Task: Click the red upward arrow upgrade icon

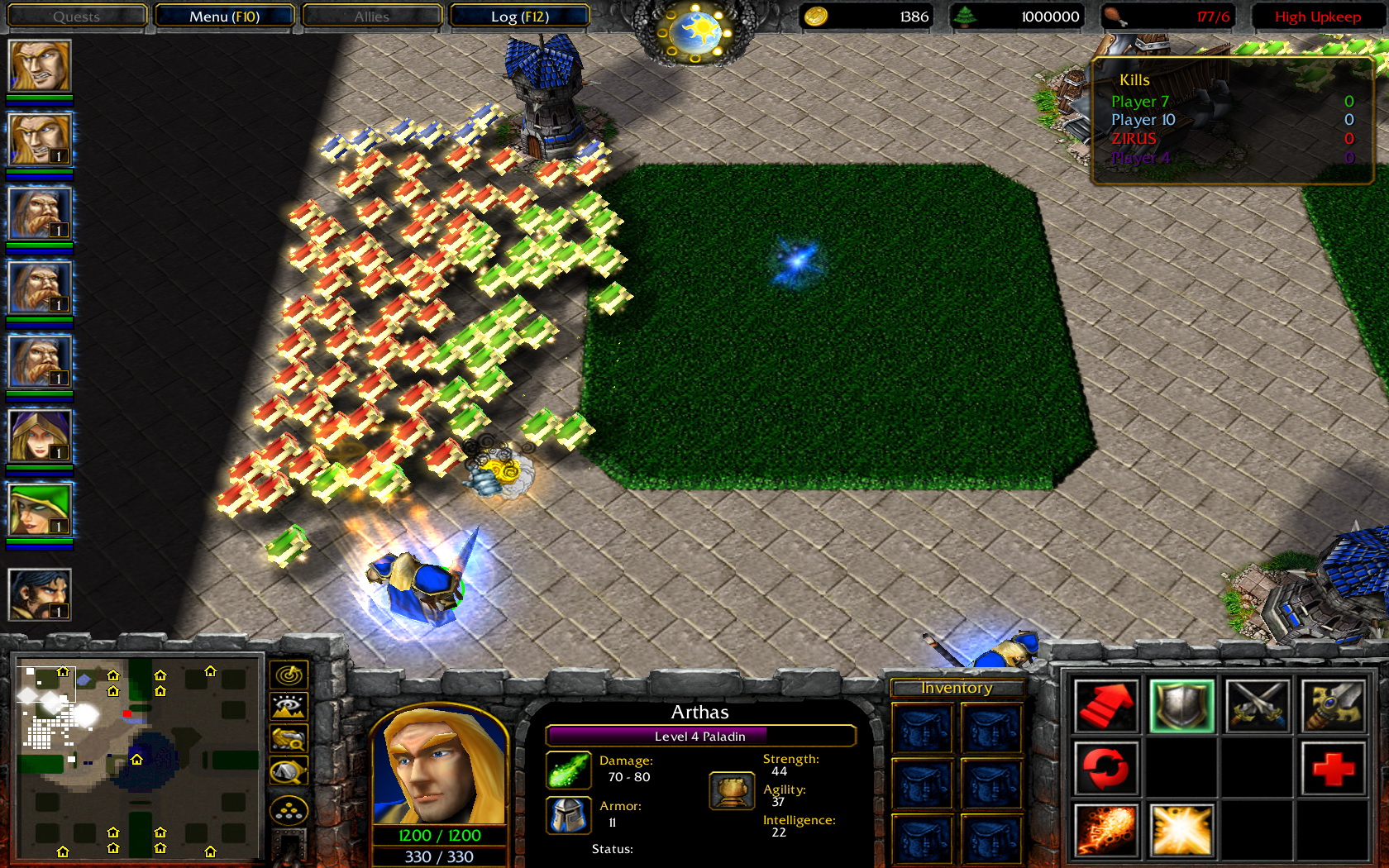Action: tap(1107, 707)
